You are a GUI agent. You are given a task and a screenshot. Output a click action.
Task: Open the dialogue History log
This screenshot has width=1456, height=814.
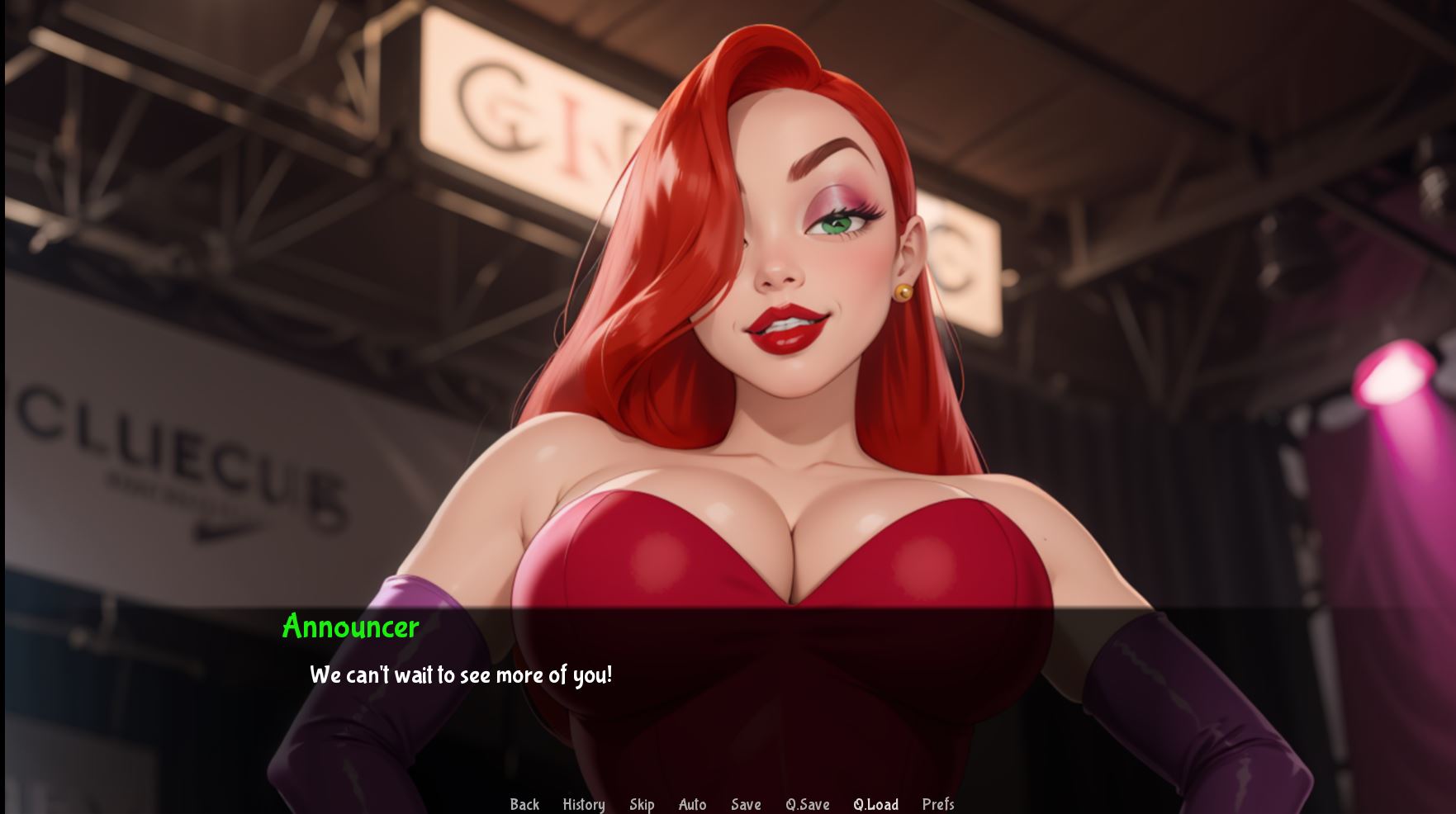(583, 804)
